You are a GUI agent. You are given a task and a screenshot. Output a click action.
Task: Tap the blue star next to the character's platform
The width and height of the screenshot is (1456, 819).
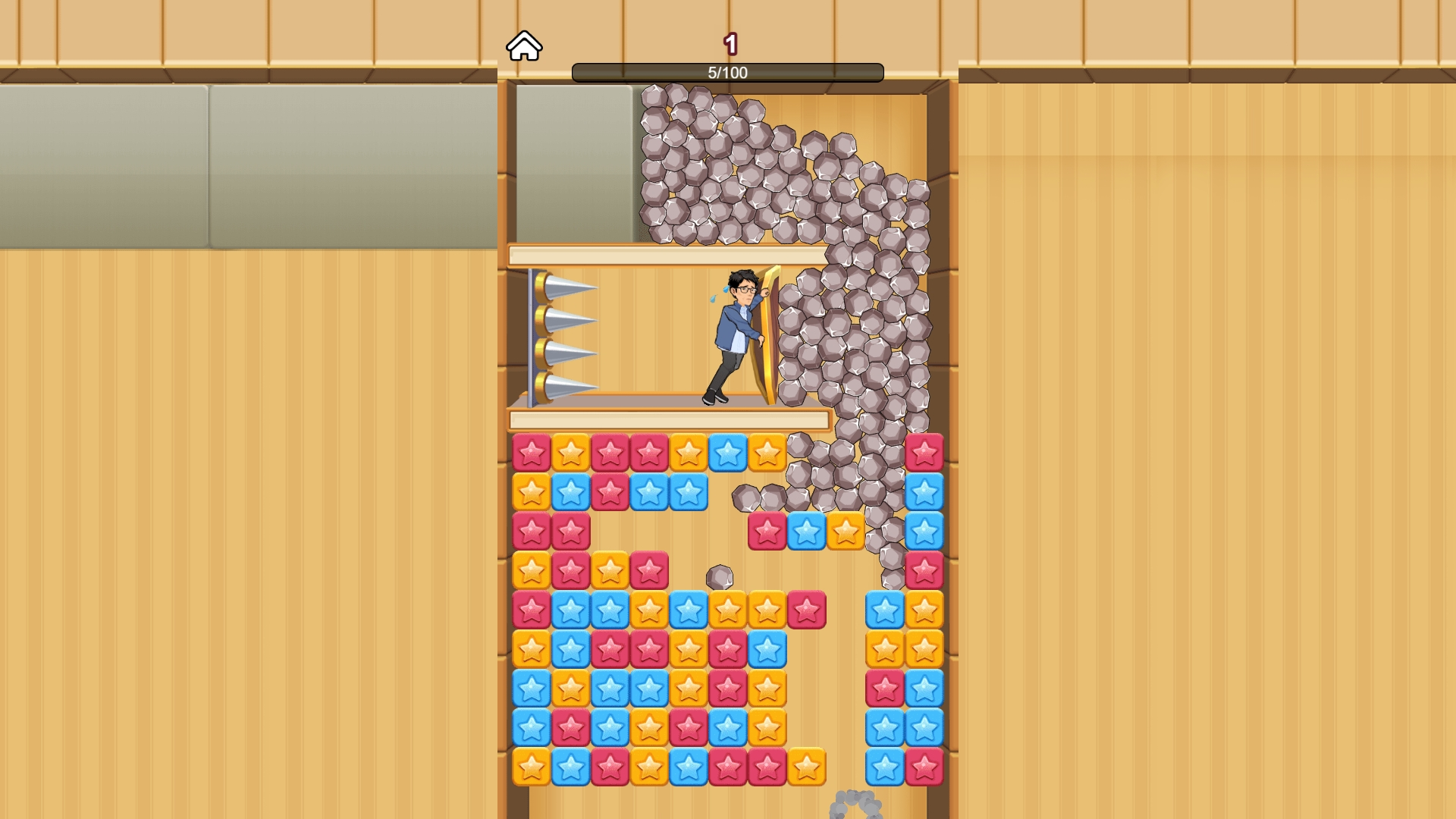click(727, 452)
